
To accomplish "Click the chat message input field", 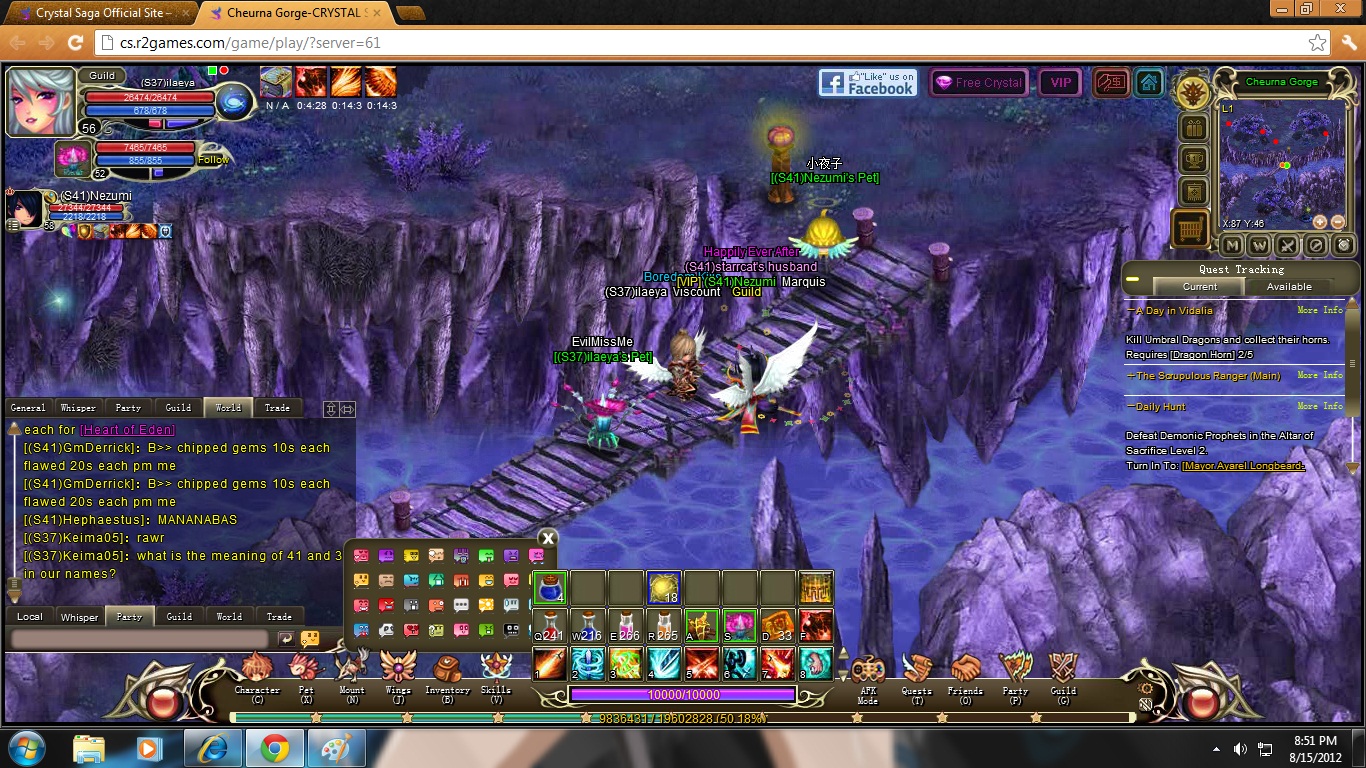I will (x=140, y=638).
